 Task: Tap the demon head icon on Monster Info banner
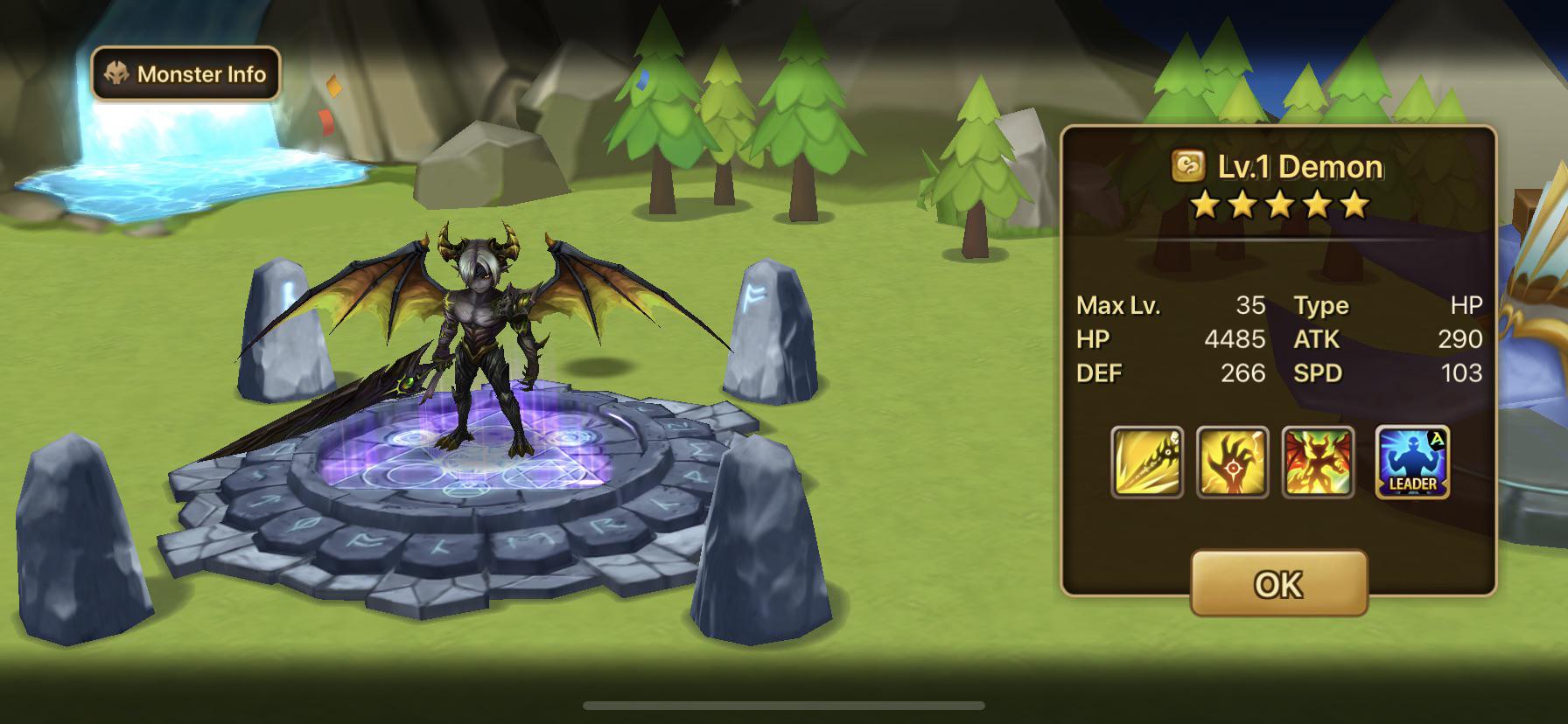pyautogui.click(x=115, y=74)
